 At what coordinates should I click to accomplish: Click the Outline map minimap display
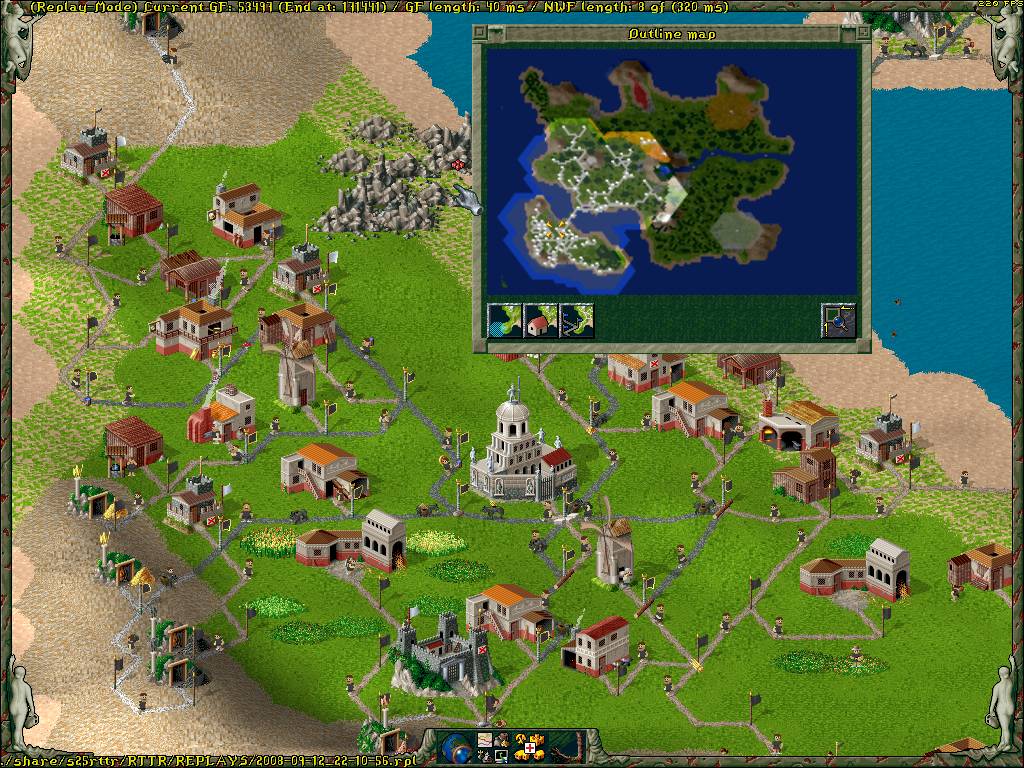[x=671, y=168]
